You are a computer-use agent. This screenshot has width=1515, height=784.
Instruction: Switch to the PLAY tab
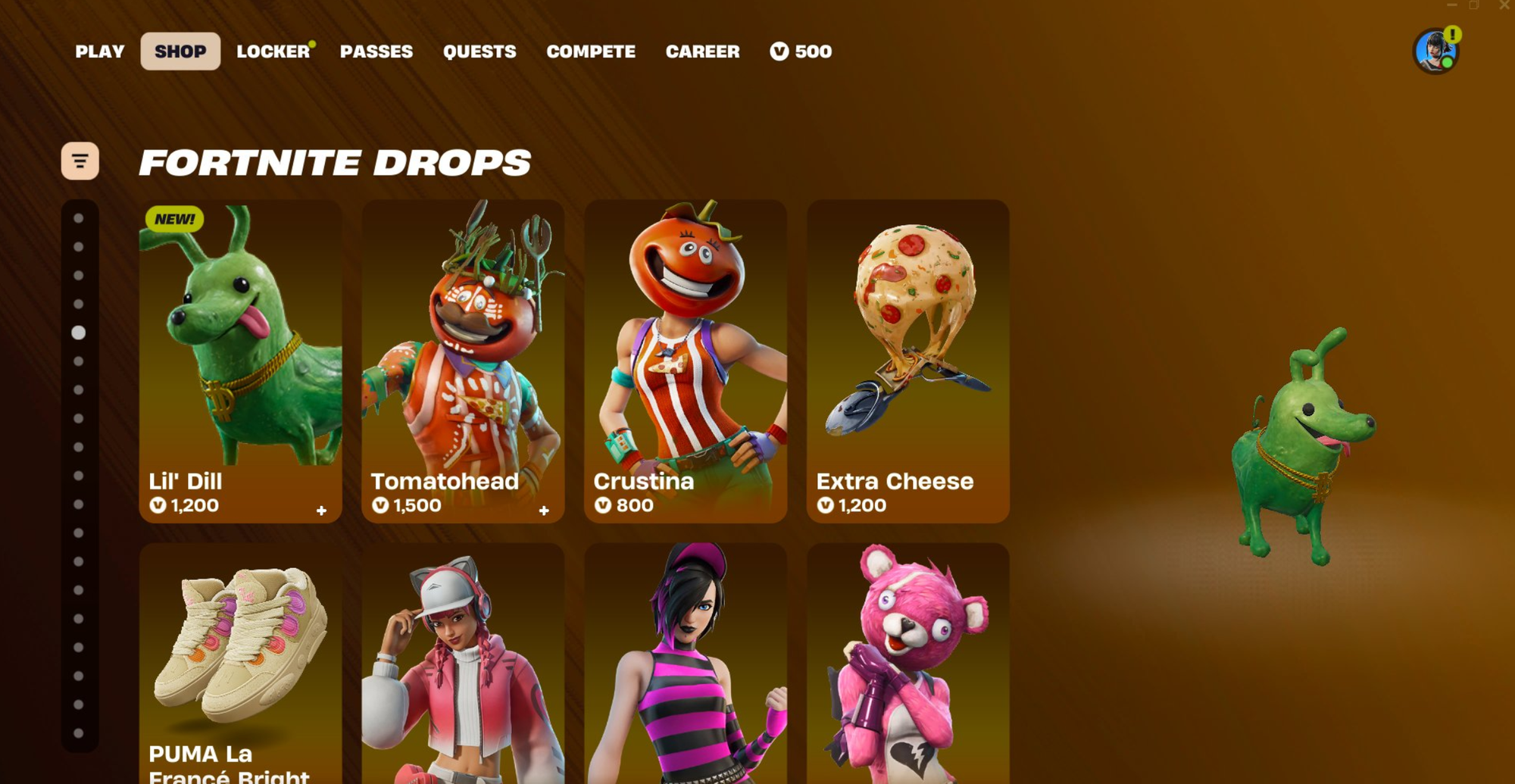click(99, 52)
